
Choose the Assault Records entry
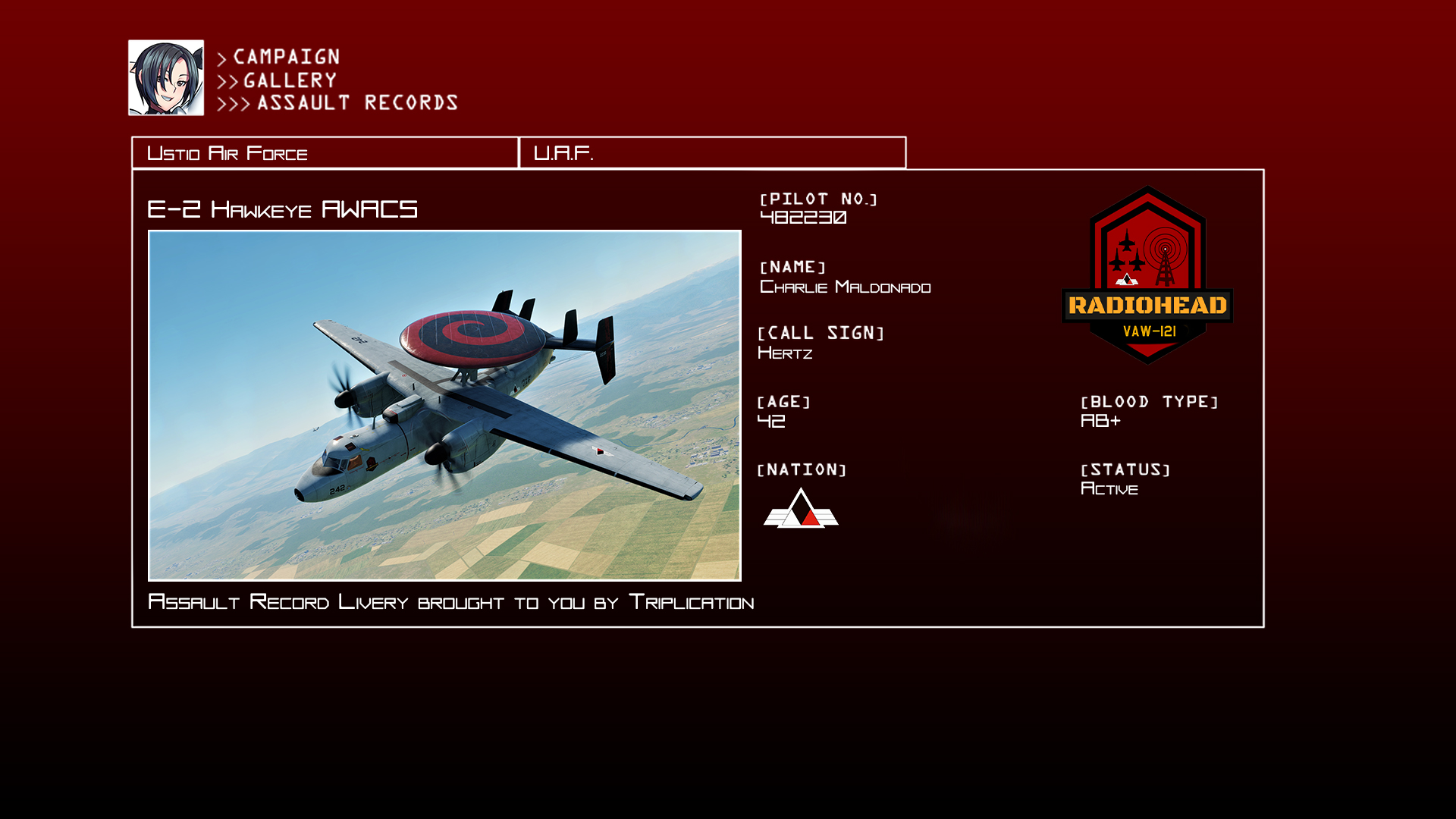point(357,103)
